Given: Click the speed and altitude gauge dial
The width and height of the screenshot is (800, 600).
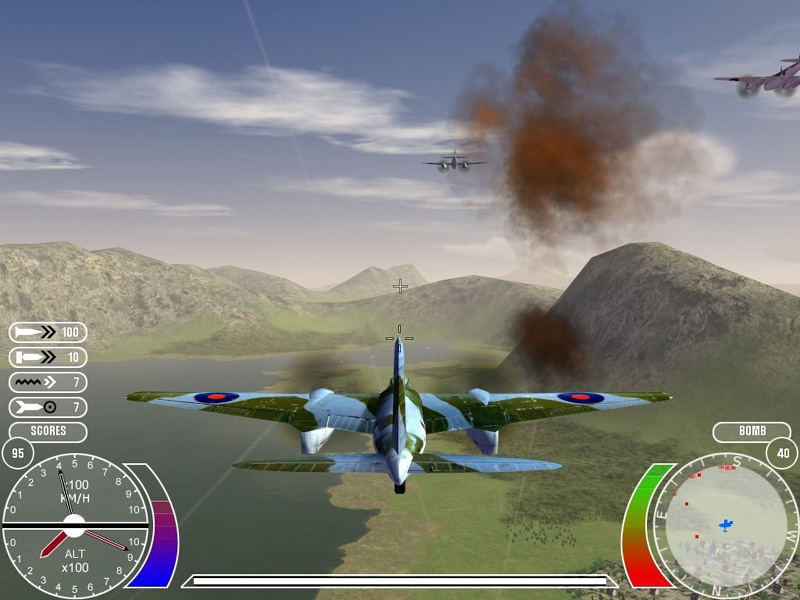Looking at the screenshot, I should (75, 523).
